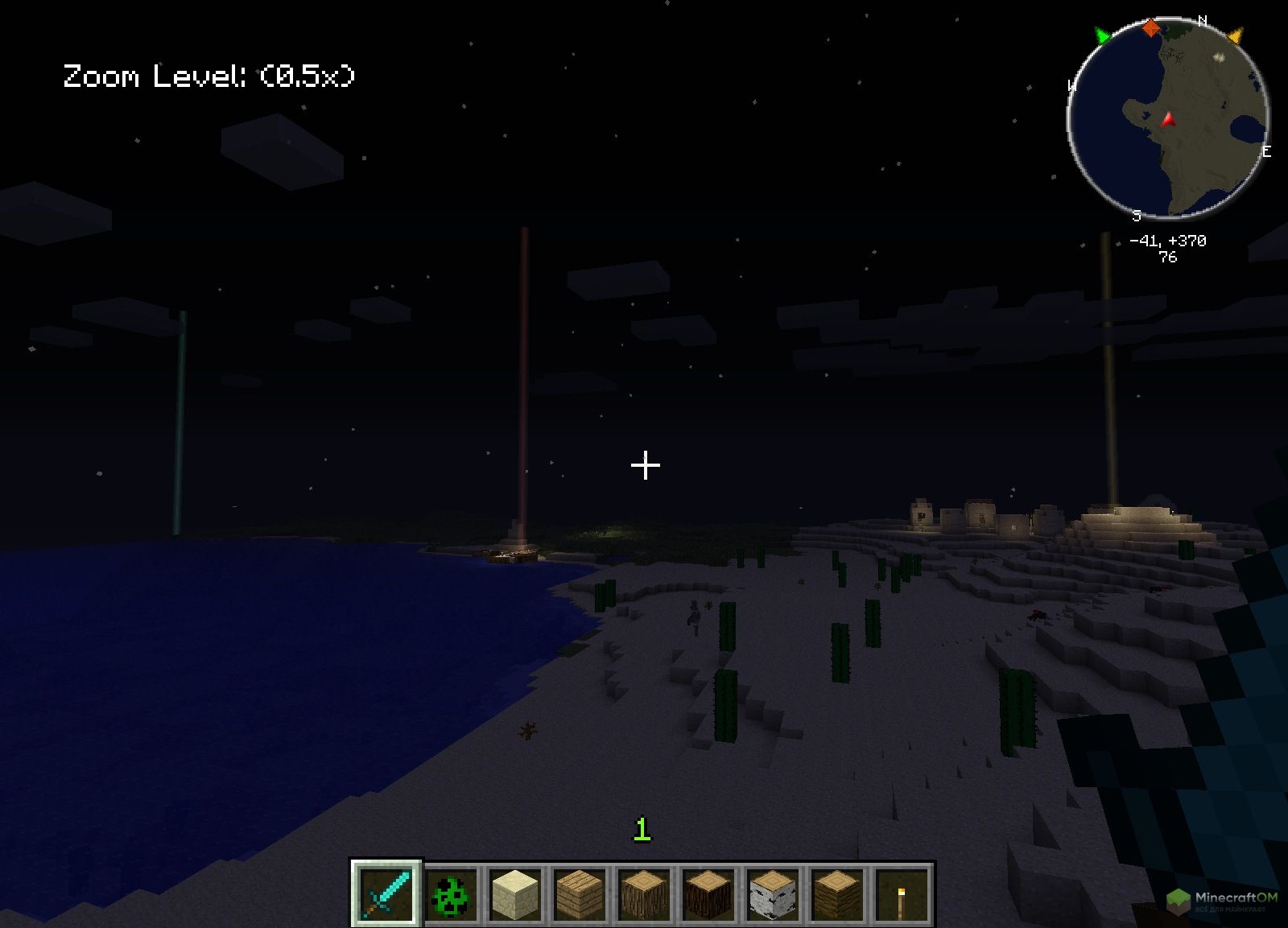This screenshot has width=1288, height=928.
Task: Choose the darkest bark log slot
Action: pos(708,893)
